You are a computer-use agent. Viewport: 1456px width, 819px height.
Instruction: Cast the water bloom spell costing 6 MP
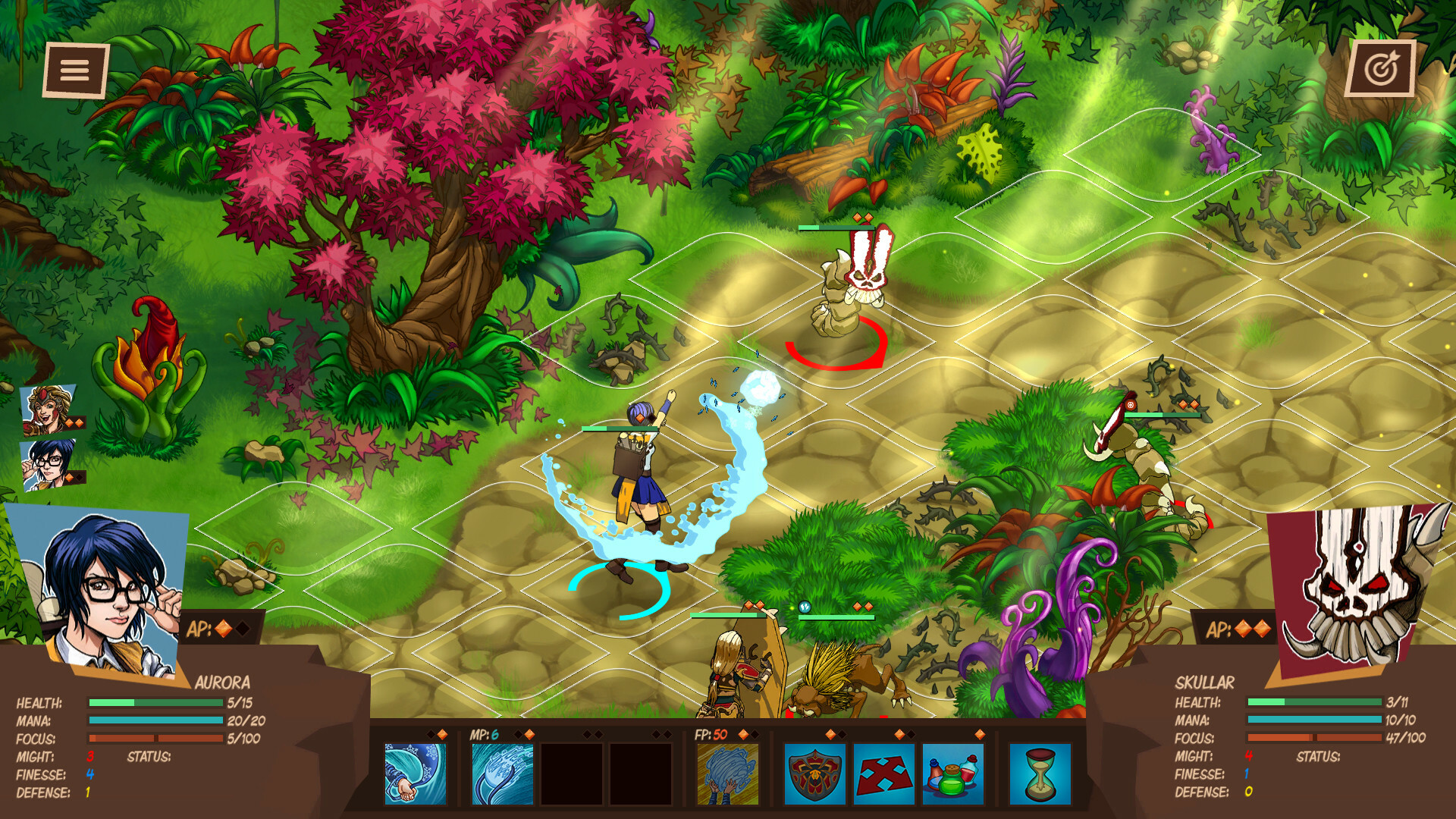(500, 773)
